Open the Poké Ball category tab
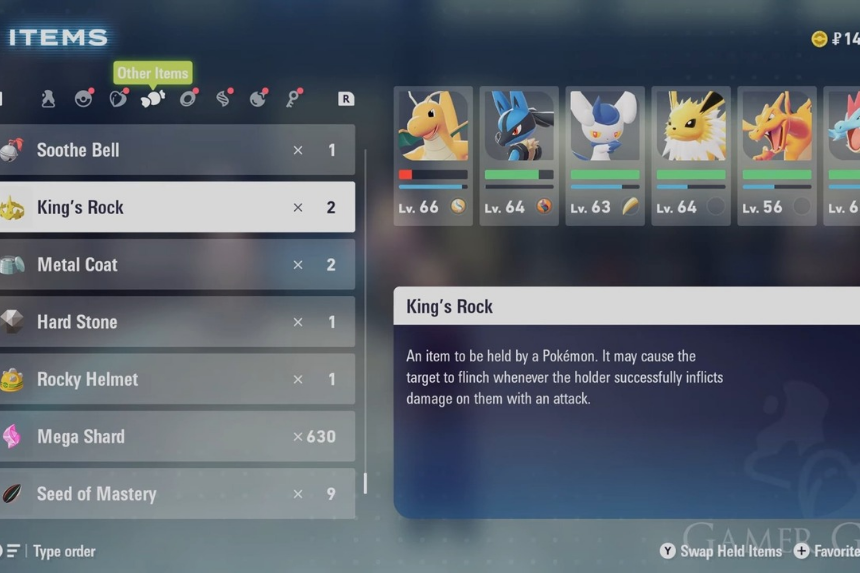This screenshot has height=573, width=860. [x=84, y=98]
